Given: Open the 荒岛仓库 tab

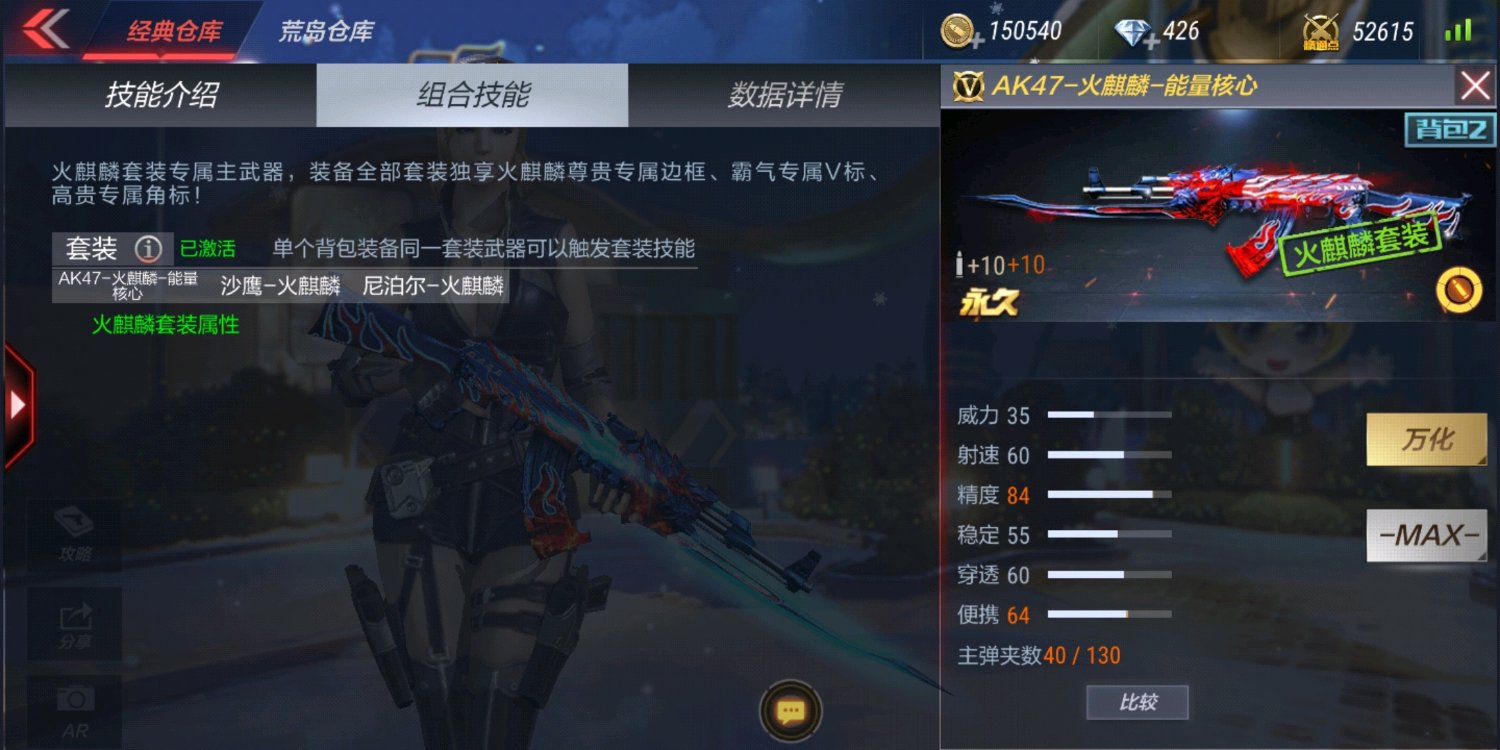Looking at the screenshot, I should [325, 31].
